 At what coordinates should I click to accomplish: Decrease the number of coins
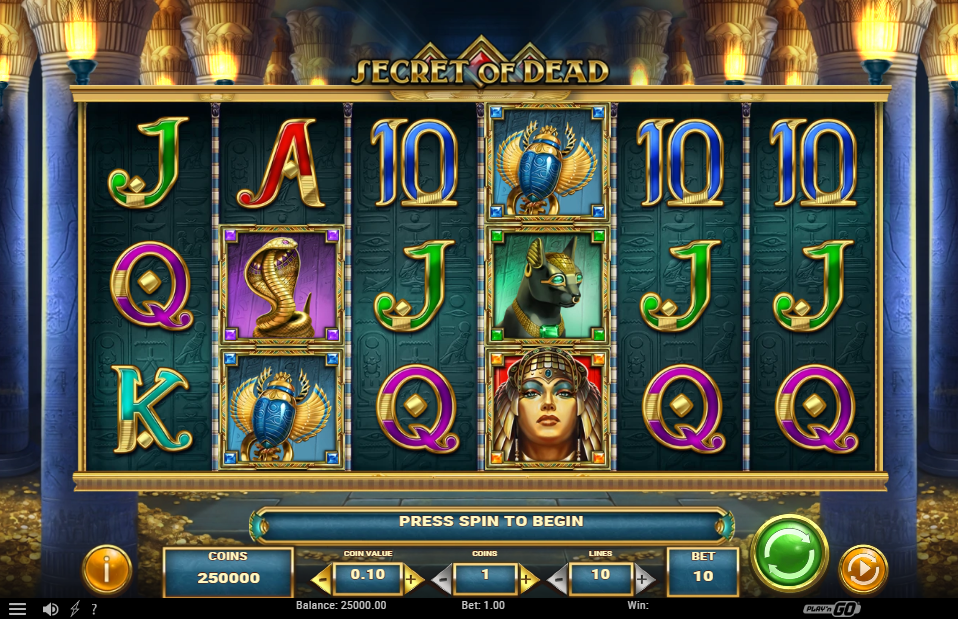(442, 578)
